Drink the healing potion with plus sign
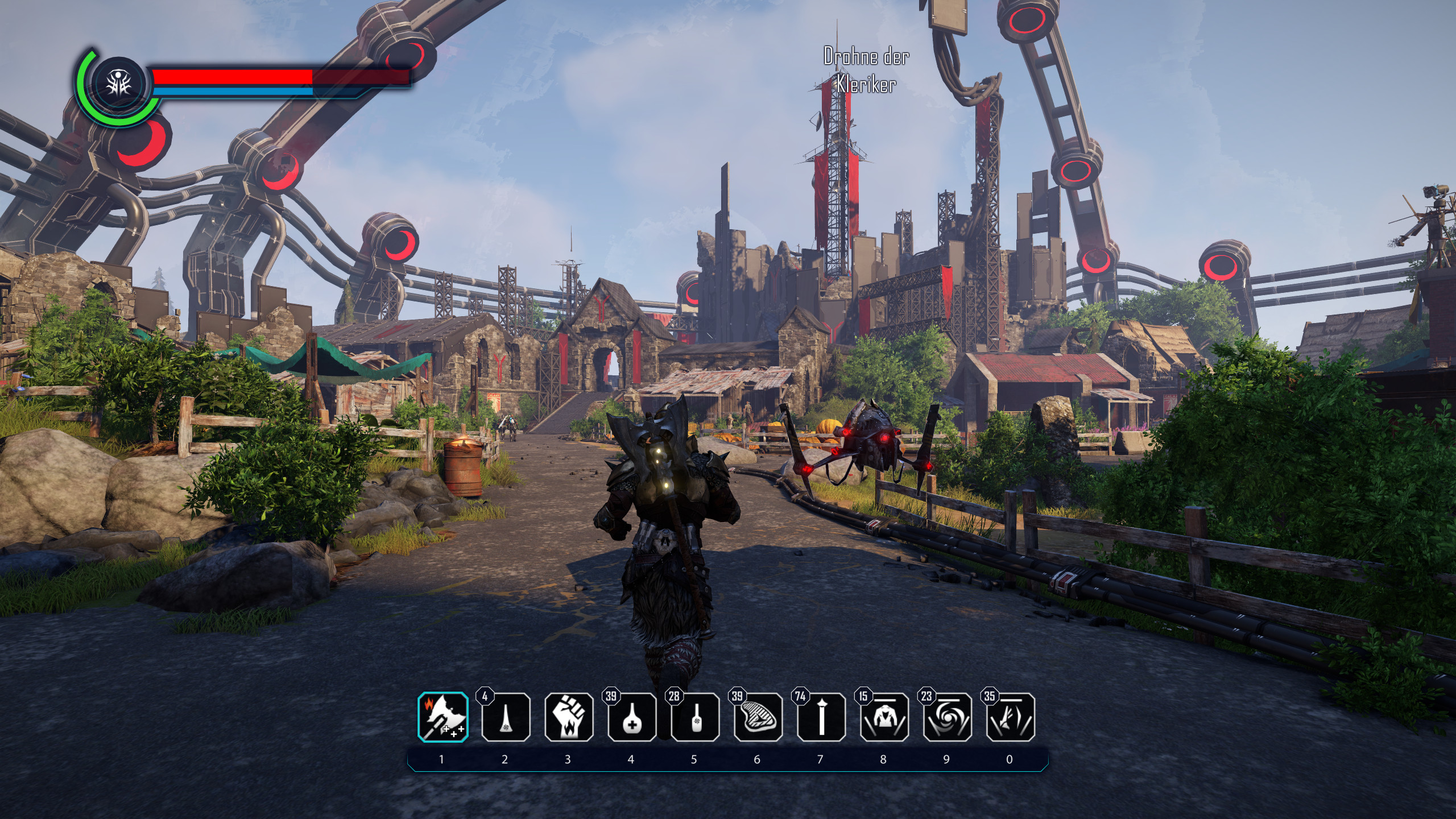The image size is (1456, 819). (631, 717)
